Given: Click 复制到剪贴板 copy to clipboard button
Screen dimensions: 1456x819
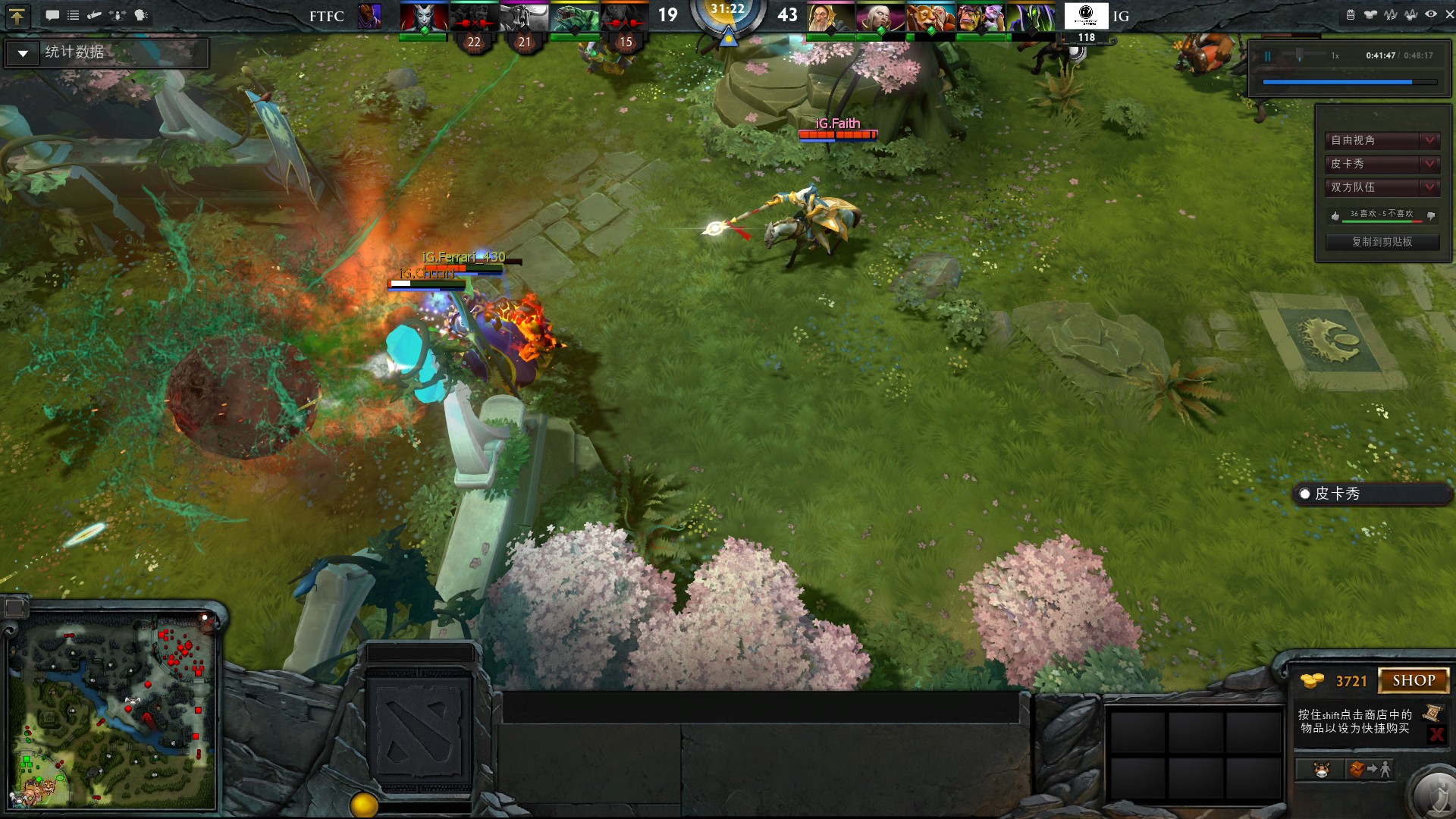Looking at the screenshot, I should click(x=1382, y=242).
